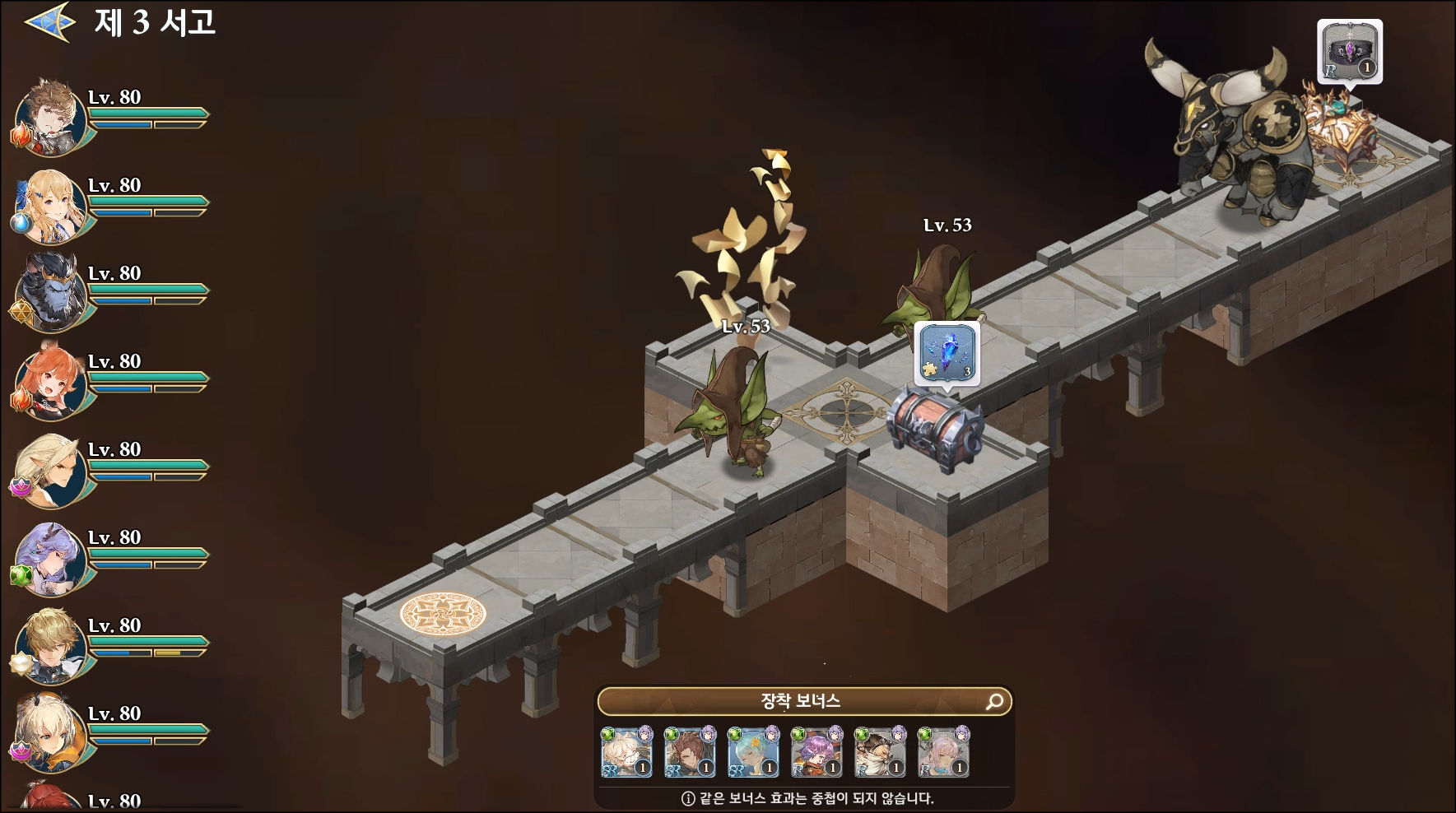This screenshot has width=1456, height=813.
Task: Inspect the blue crystal reward bubble
Action: coord(947,354)
